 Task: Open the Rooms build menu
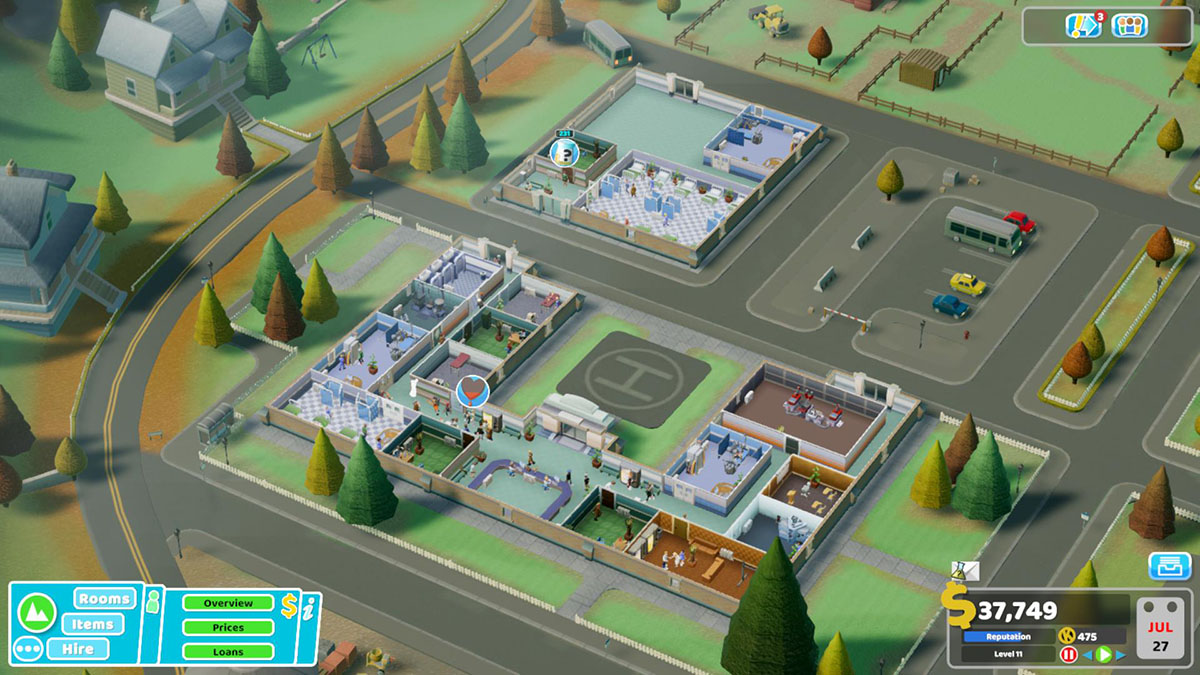[x=104, y=599]
